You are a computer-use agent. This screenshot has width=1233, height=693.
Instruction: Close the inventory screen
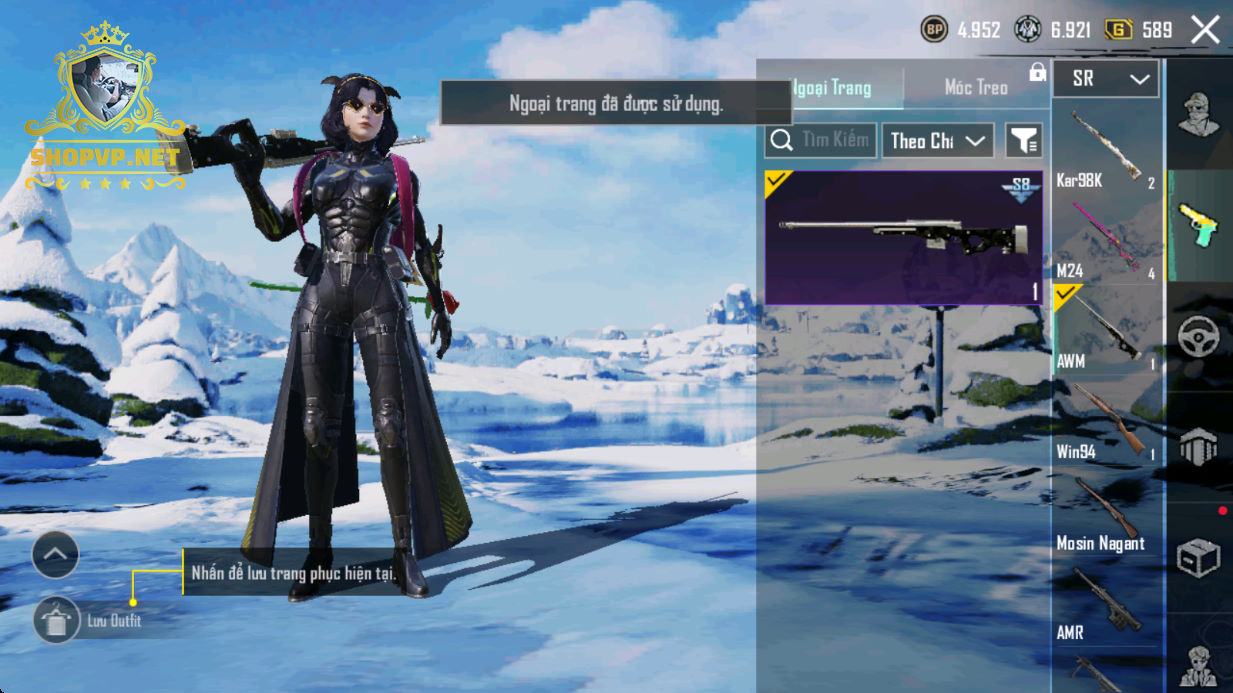click(1205, 30)
